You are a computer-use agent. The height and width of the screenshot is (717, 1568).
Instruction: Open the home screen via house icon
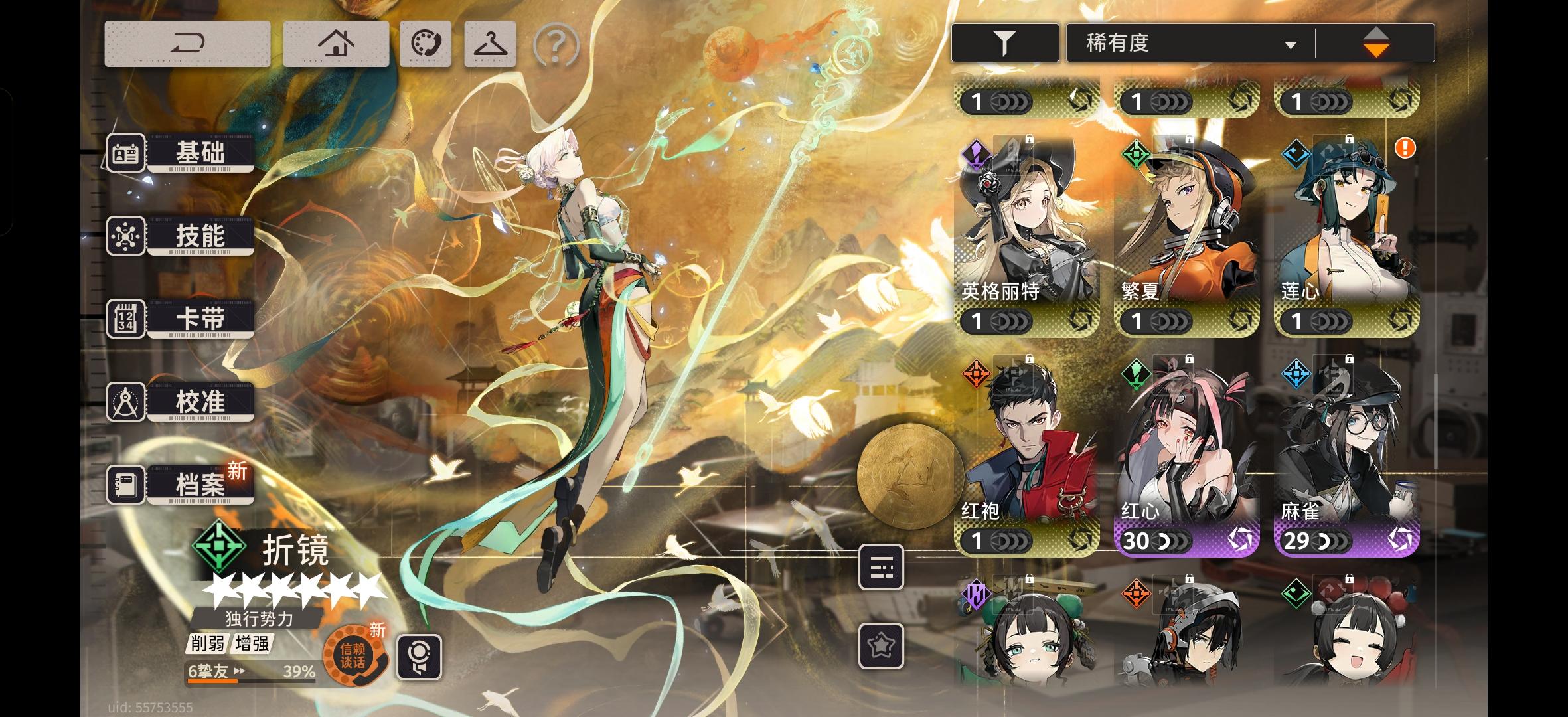(337, 42)
